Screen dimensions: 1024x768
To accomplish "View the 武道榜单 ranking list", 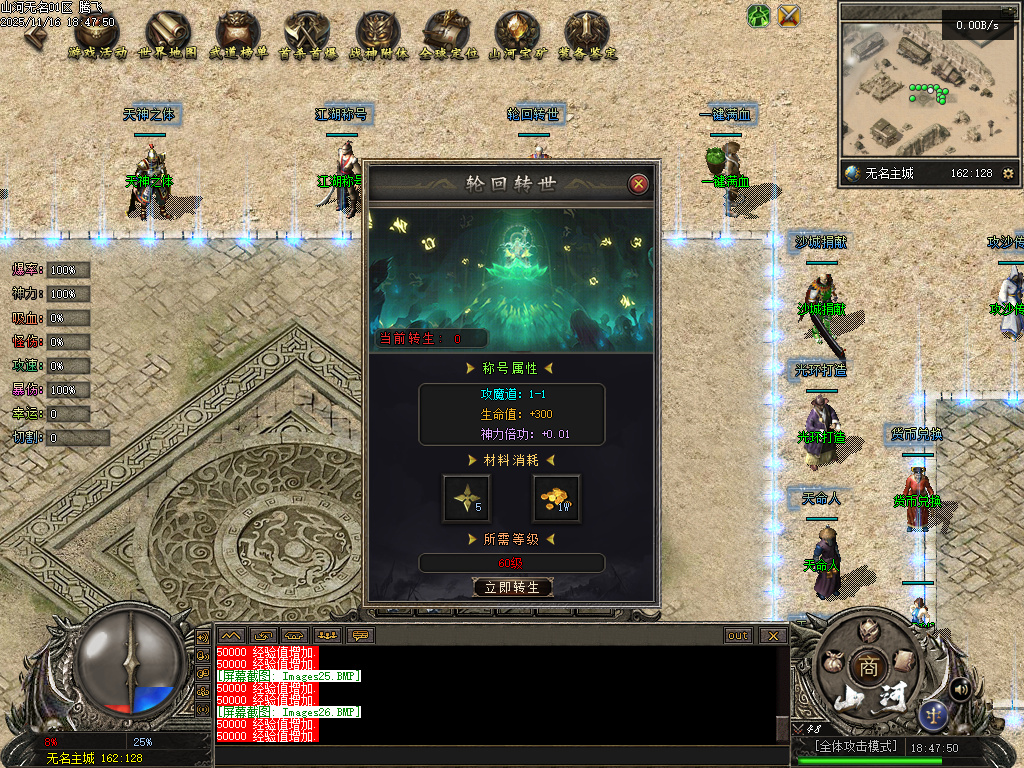I will [238, 36].
